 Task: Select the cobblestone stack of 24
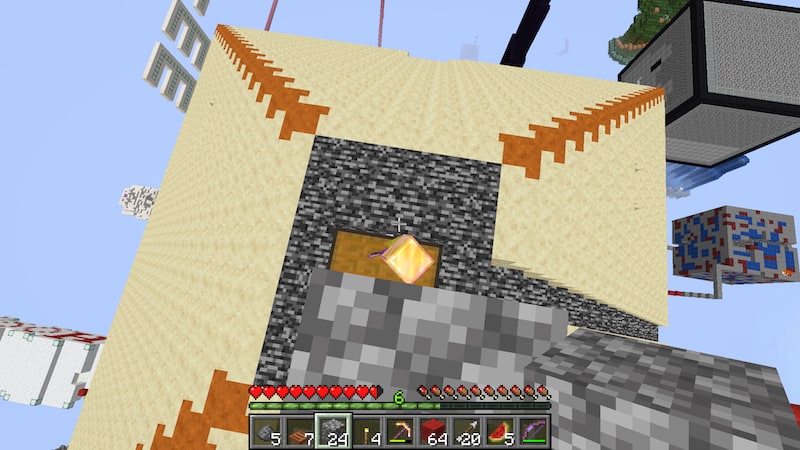click(333, 432)
